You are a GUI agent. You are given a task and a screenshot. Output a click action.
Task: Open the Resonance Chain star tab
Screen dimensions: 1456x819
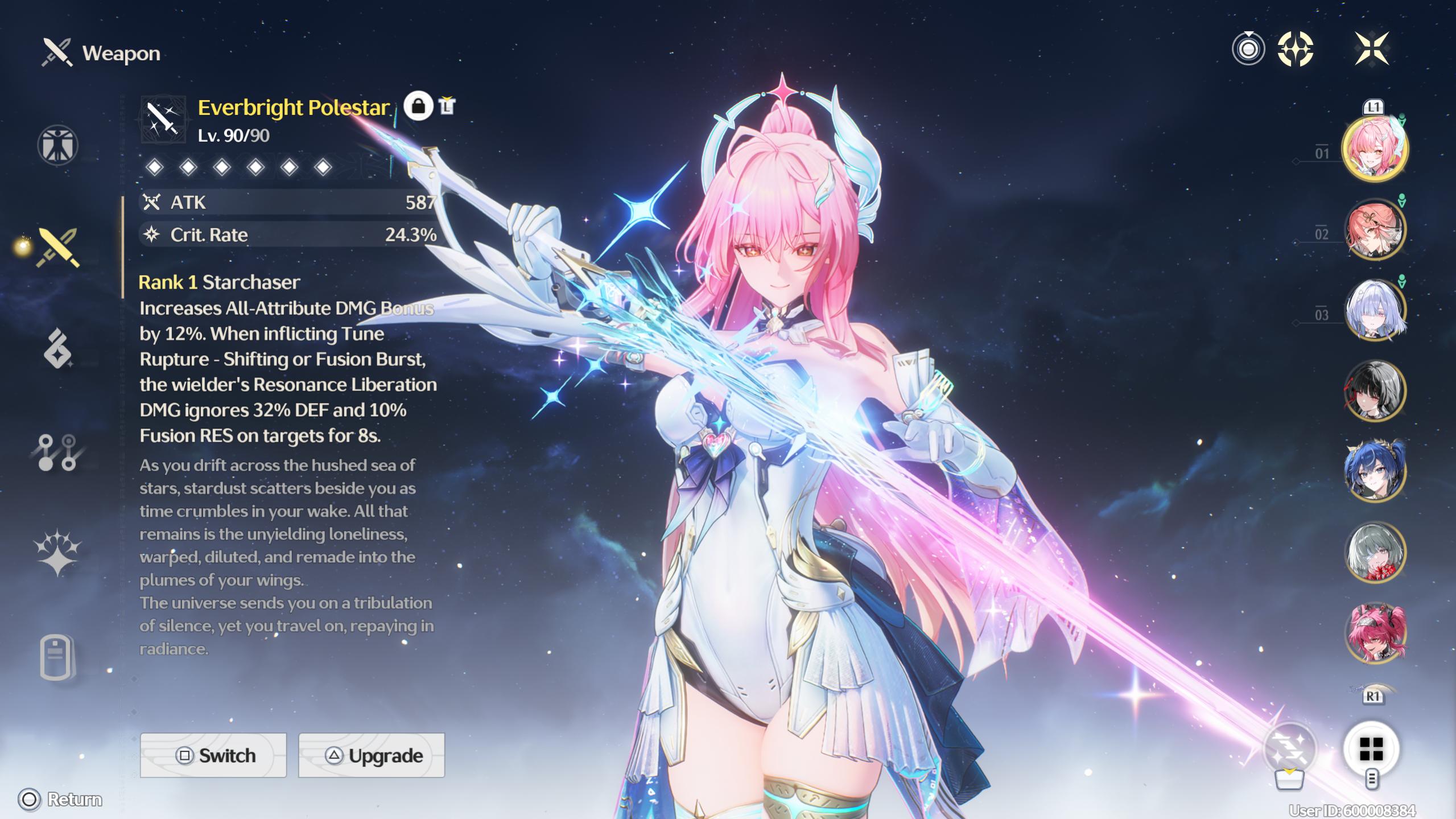tap(57, 552)
